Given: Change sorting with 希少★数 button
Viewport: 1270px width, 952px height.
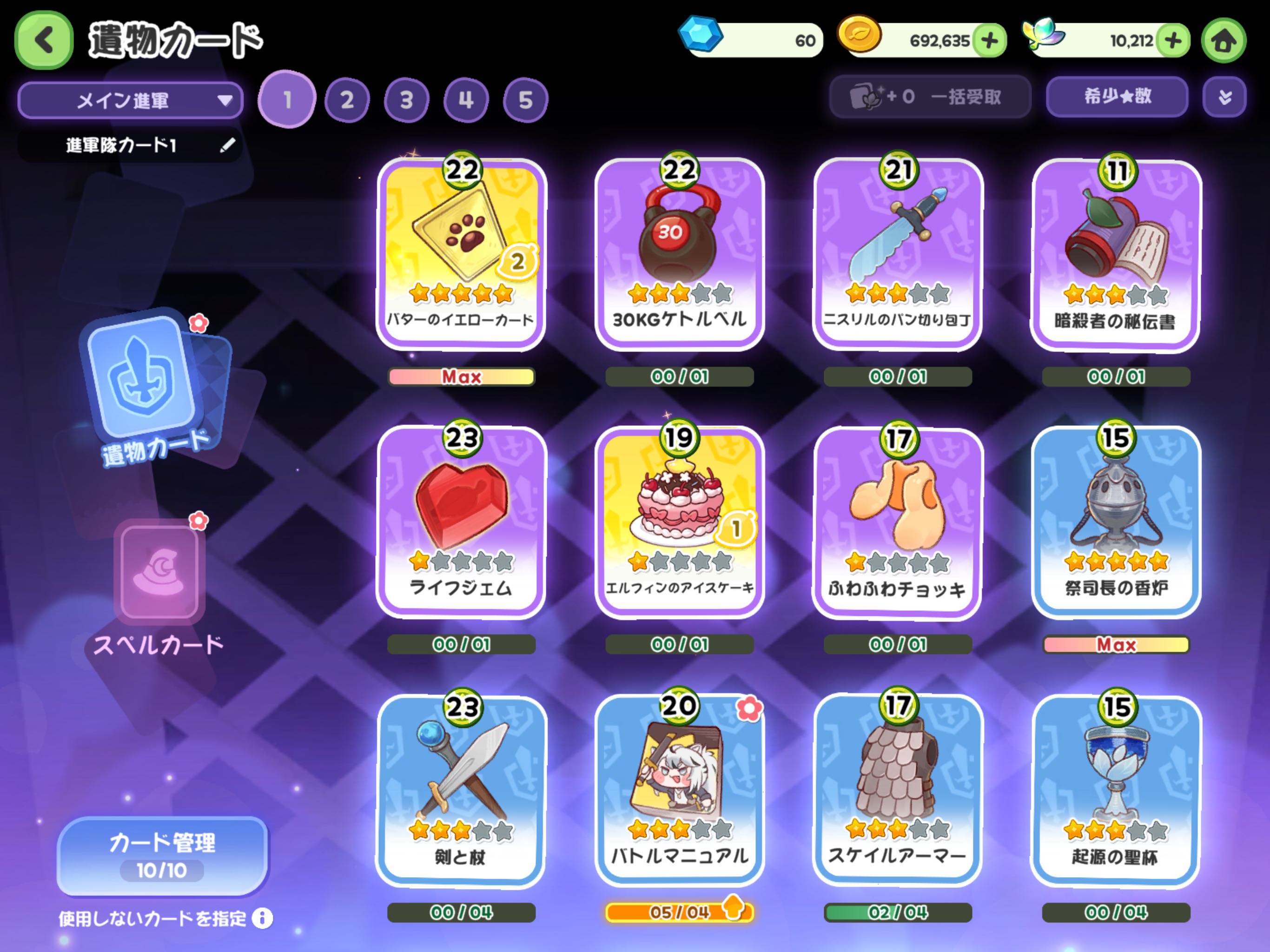Looking at the screenshot, I should 1117,97.
